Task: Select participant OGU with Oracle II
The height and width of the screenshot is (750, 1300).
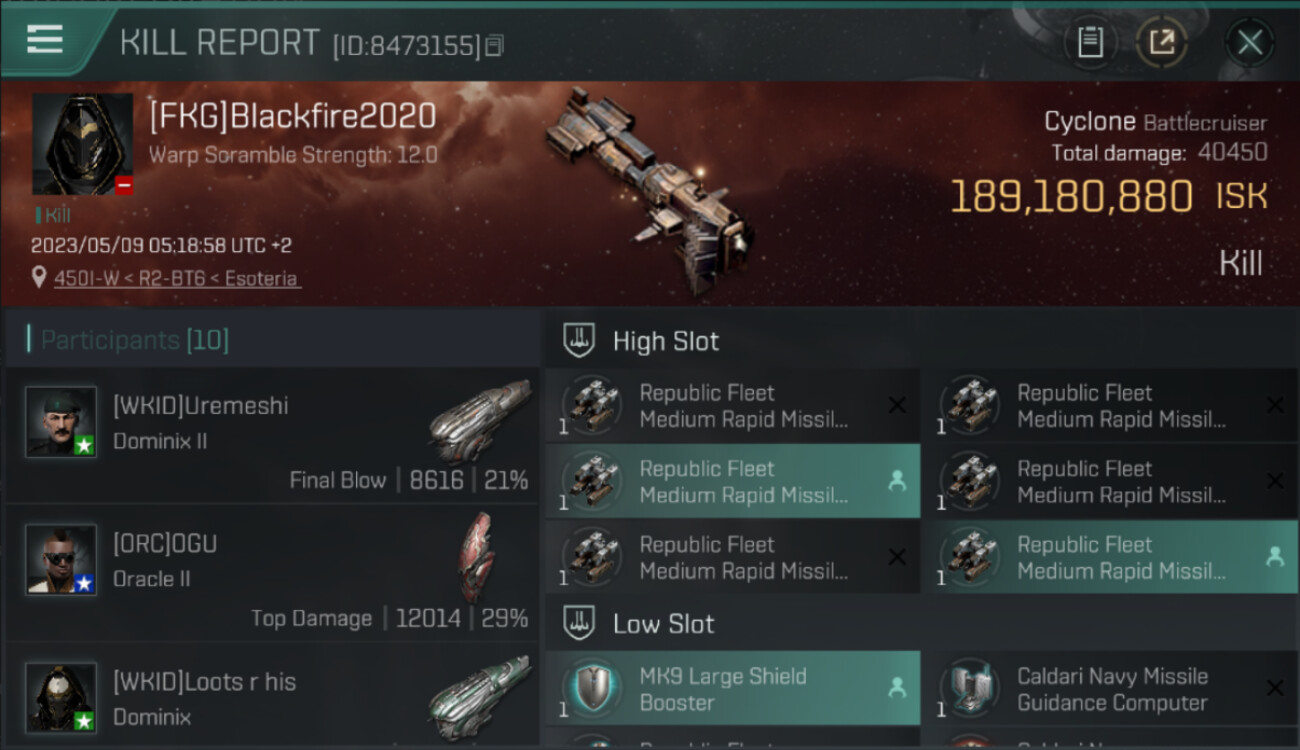Action: click(x=272, y=574)
